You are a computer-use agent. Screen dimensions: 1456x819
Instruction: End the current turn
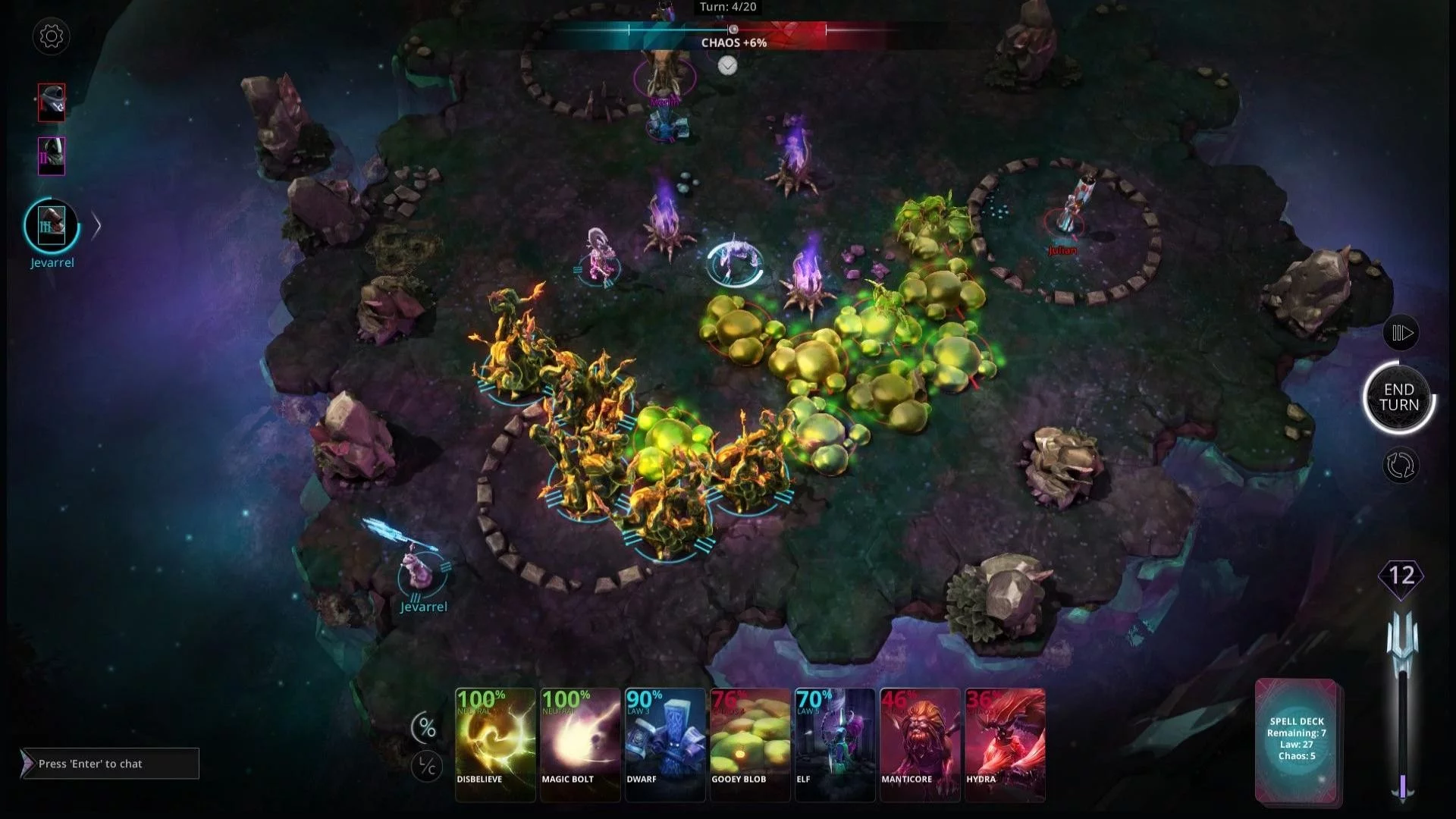coord(1398,397)
